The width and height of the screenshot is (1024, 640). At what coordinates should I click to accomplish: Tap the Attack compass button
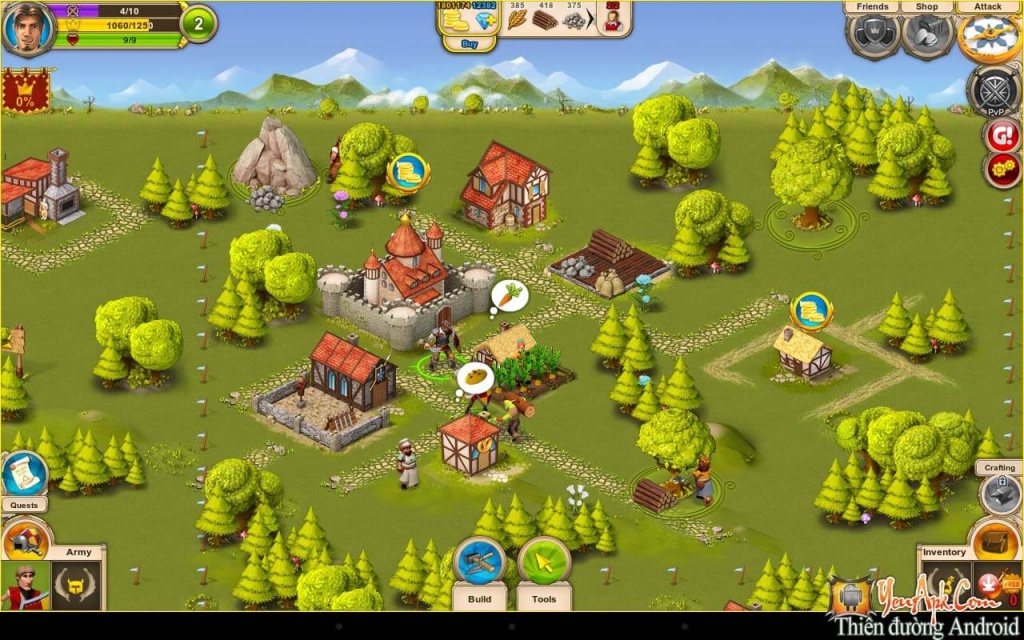coord(988,35)
